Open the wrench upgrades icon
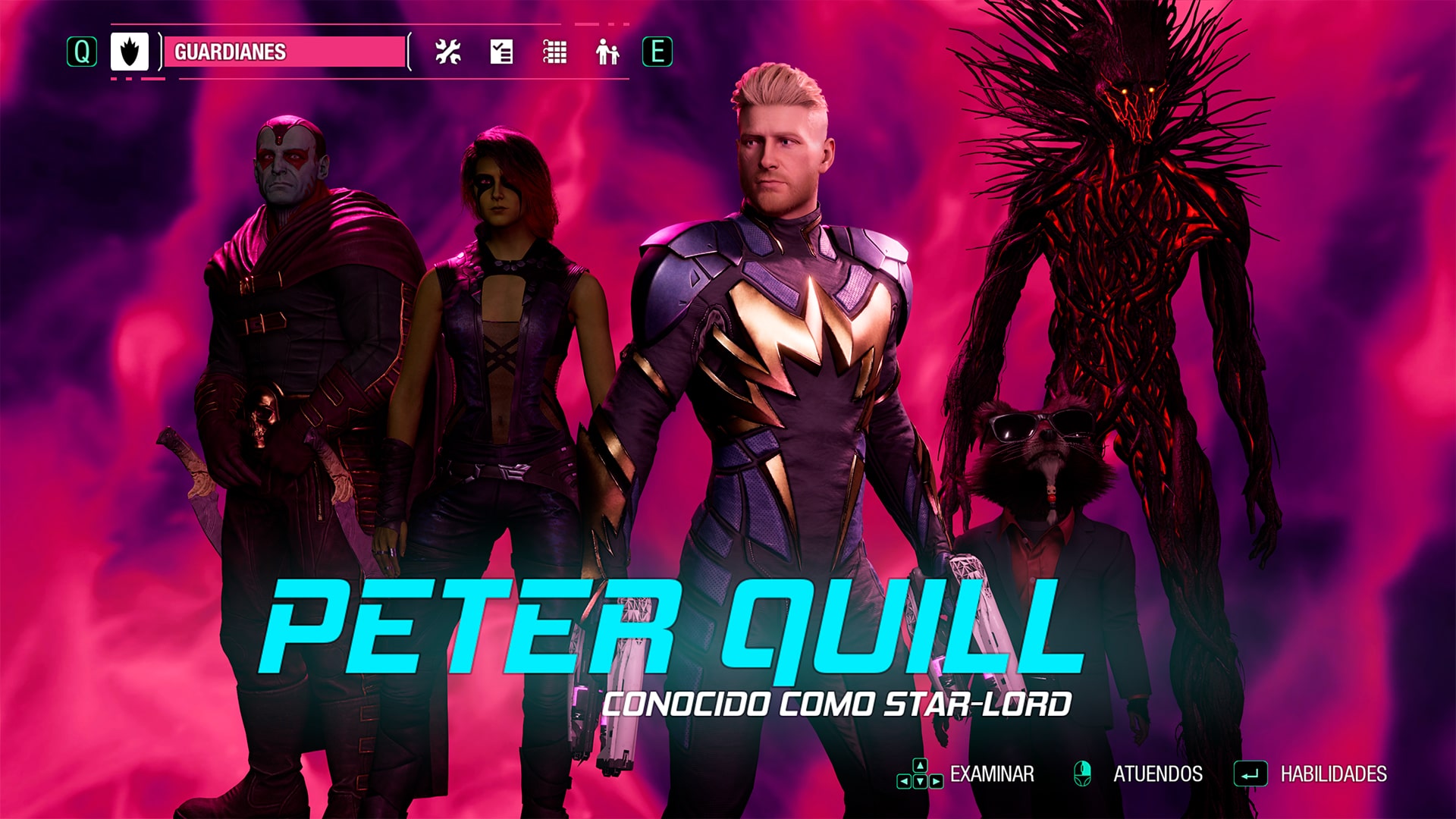 click(447, 53)
